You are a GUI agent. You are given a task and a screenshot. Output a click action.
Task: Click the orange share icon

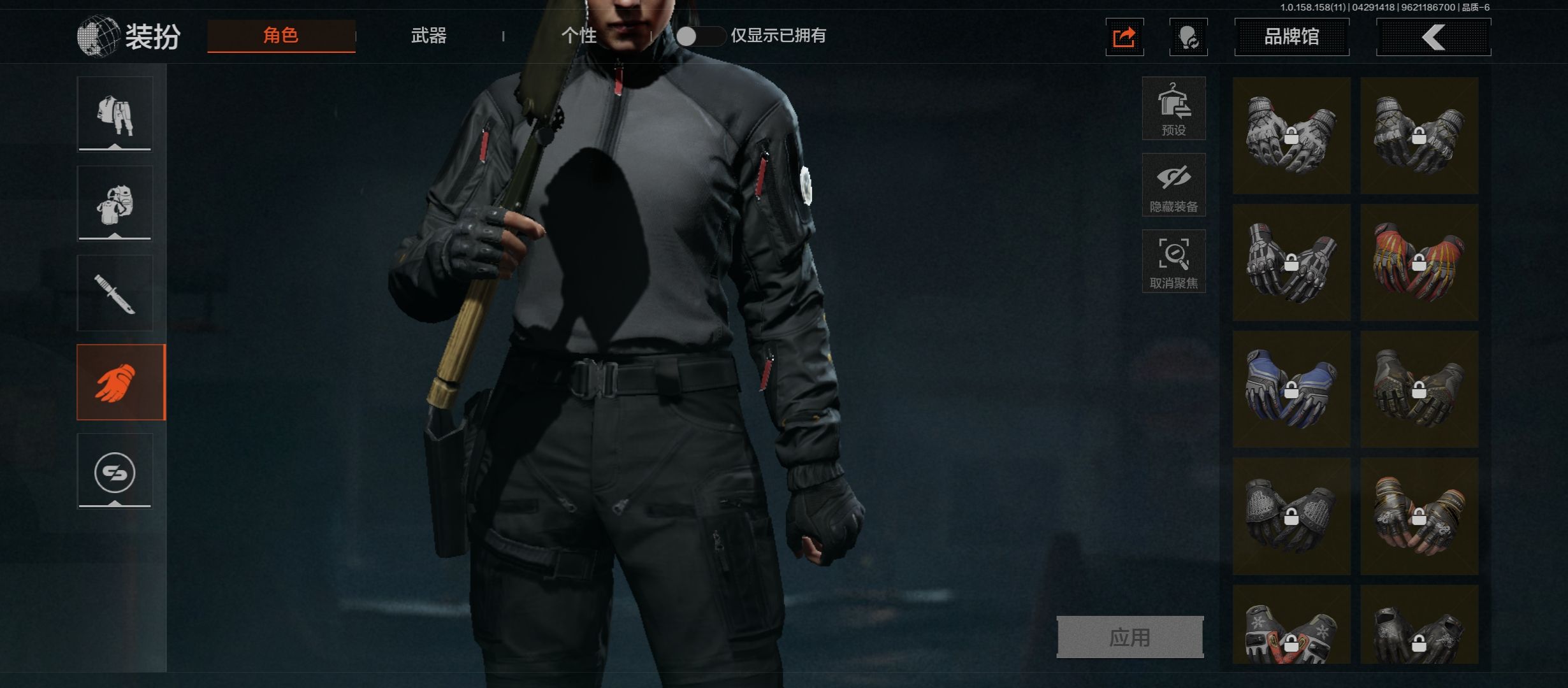click(x=1124, y=38)
